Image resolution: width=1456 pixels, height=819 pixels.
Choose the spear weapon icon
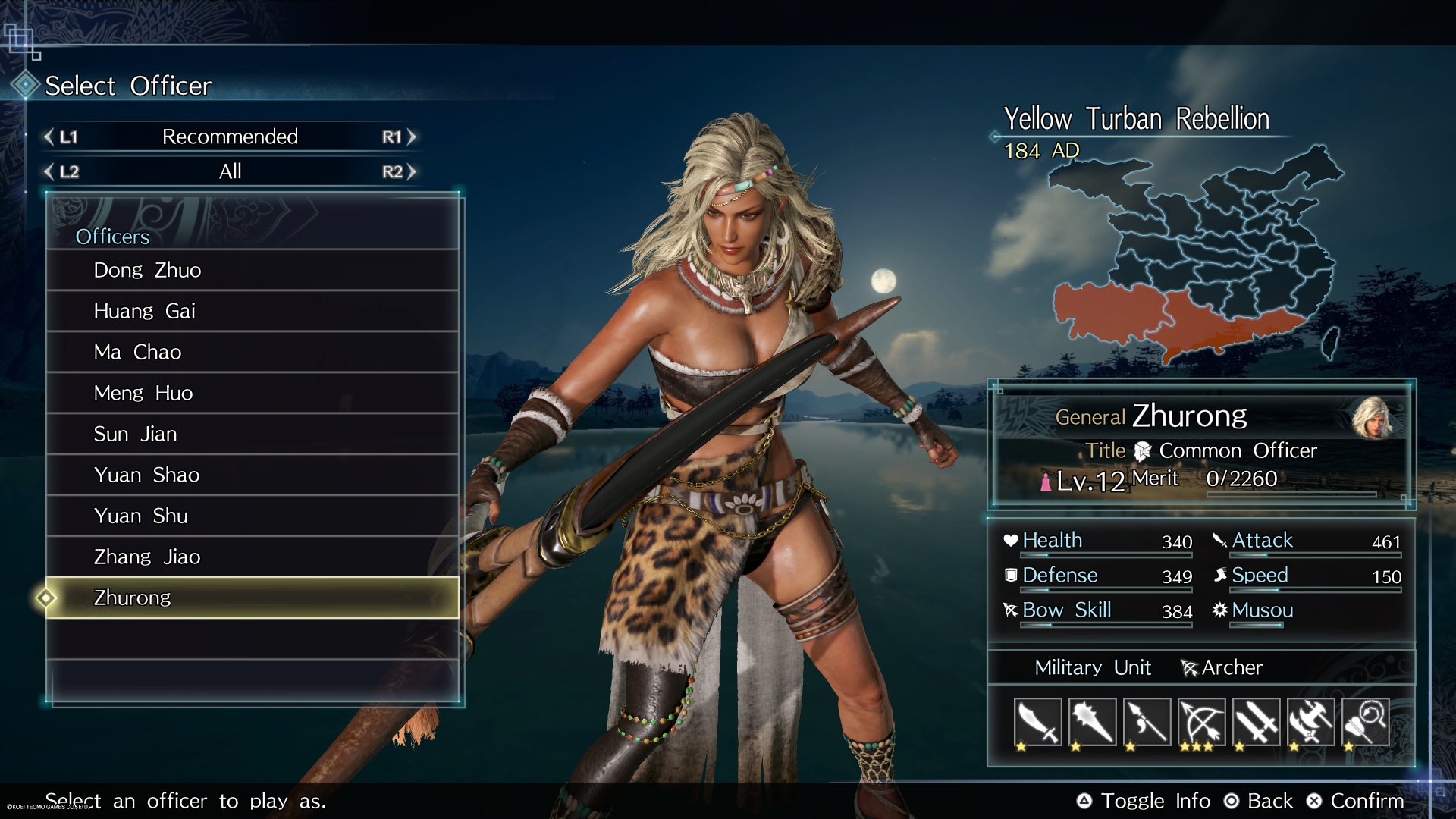click(x=1147, y=723)
